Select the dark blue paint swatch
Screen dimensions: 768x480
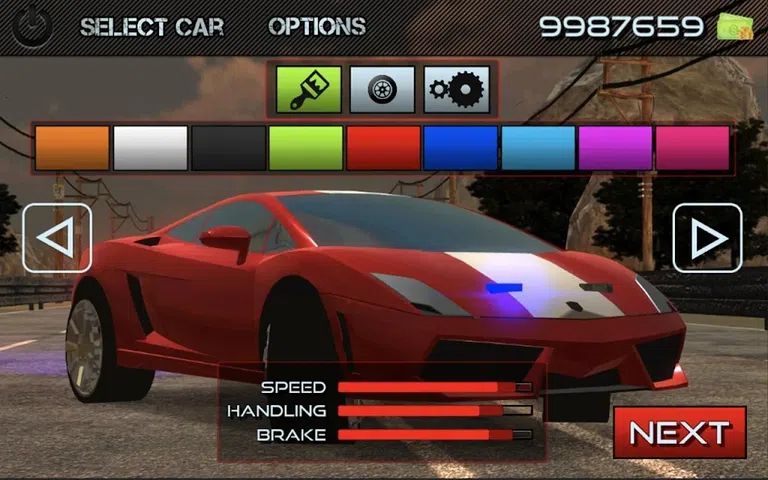click(461, 148)
